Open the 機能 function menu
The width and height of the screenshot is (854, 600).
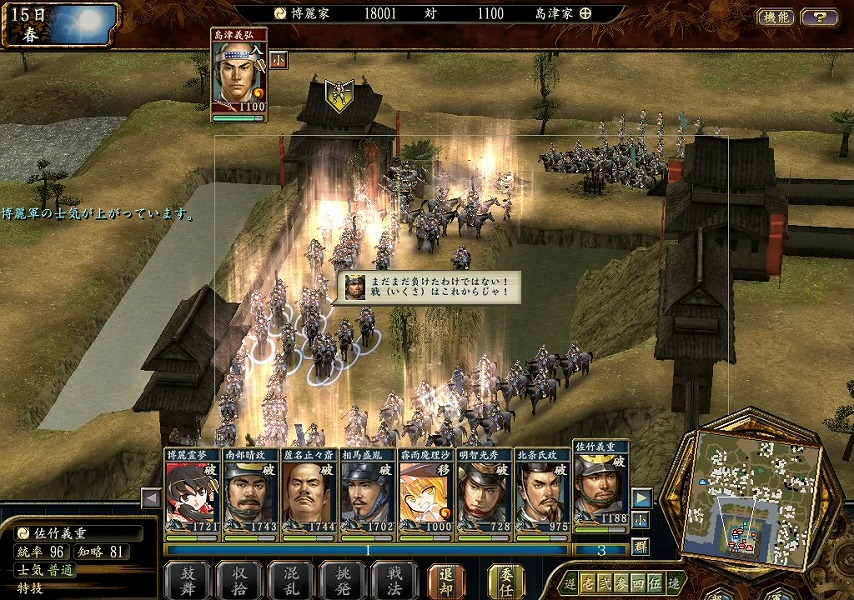pyautogui.click(x=775, y=17)
